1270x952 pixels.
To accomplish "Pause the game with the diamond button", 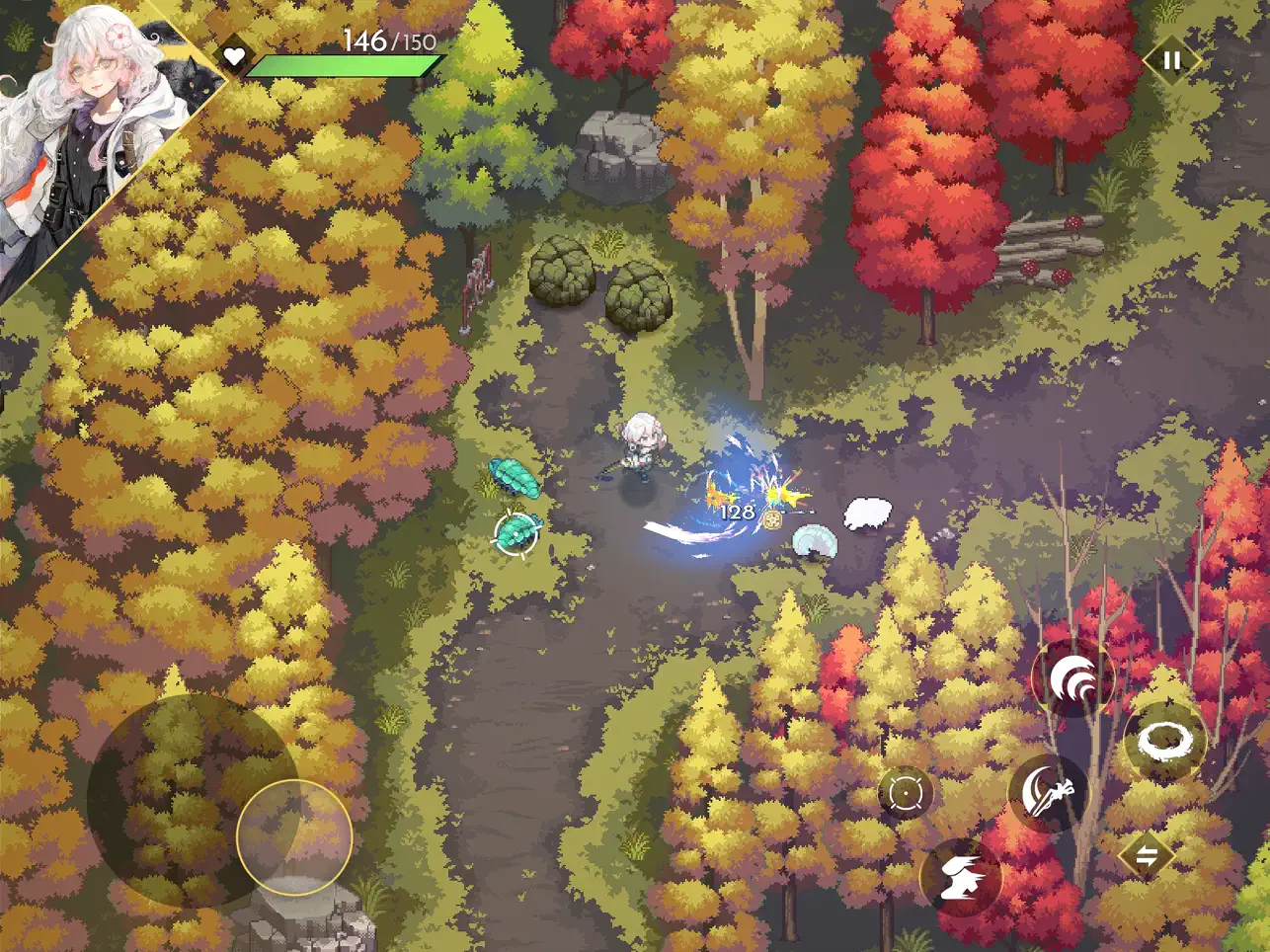I will pos(1171,61).
